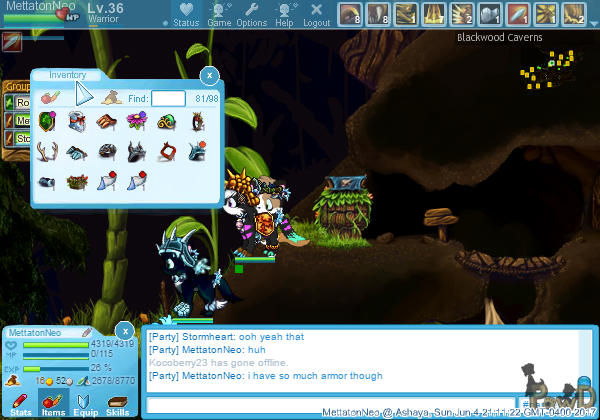
Task: Open the Status menu
Action: [x=185, y=14]
